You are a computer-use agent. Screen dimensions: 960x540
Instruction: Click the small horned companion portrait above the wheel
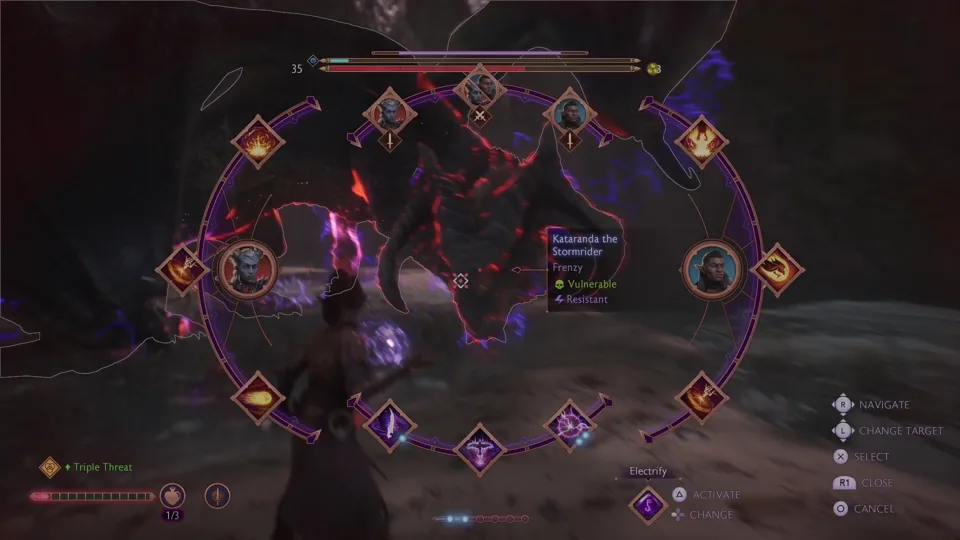(x=389, y=111)
